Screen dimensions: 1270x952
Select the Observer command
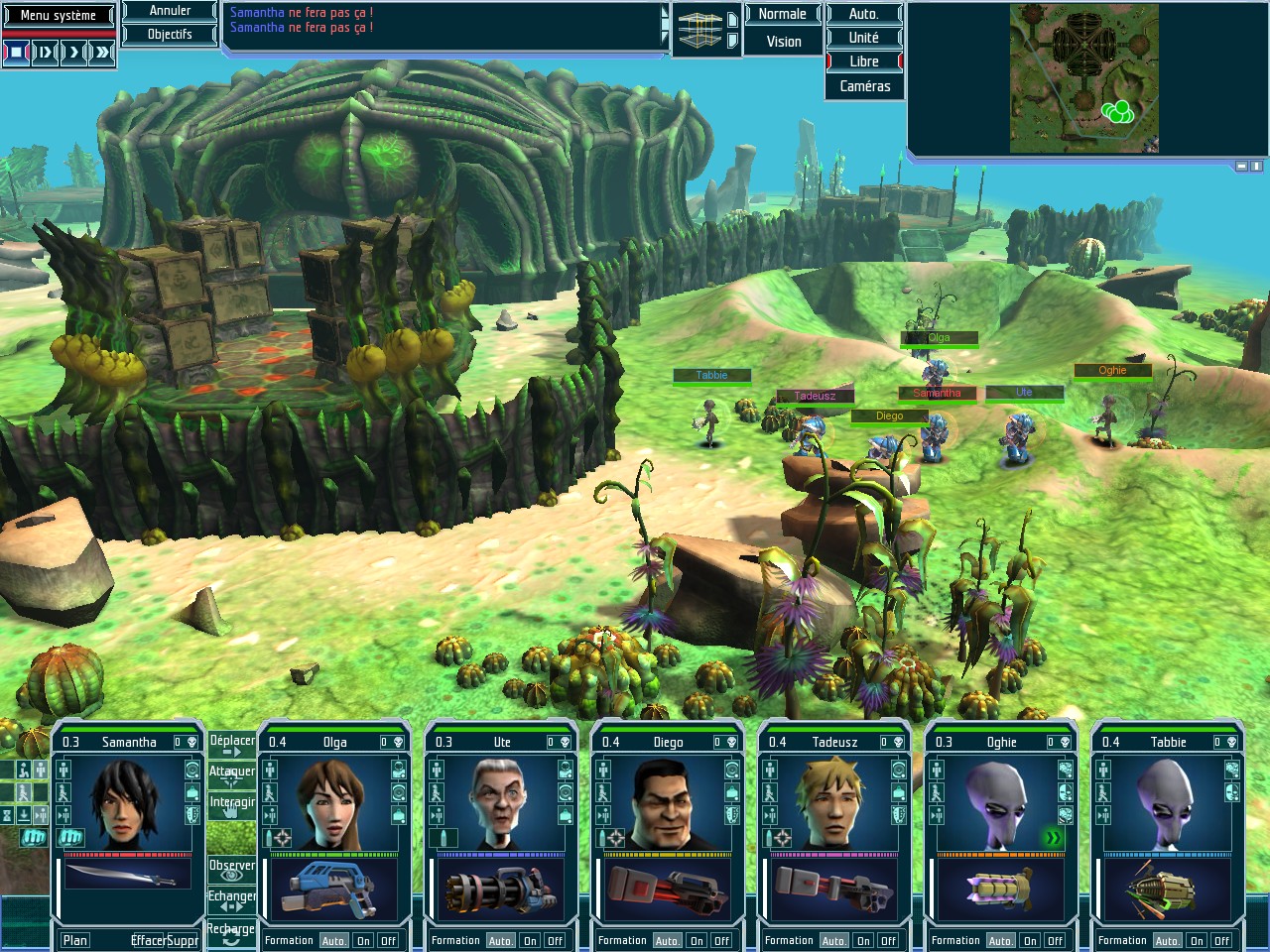click(x=232, y=869)
